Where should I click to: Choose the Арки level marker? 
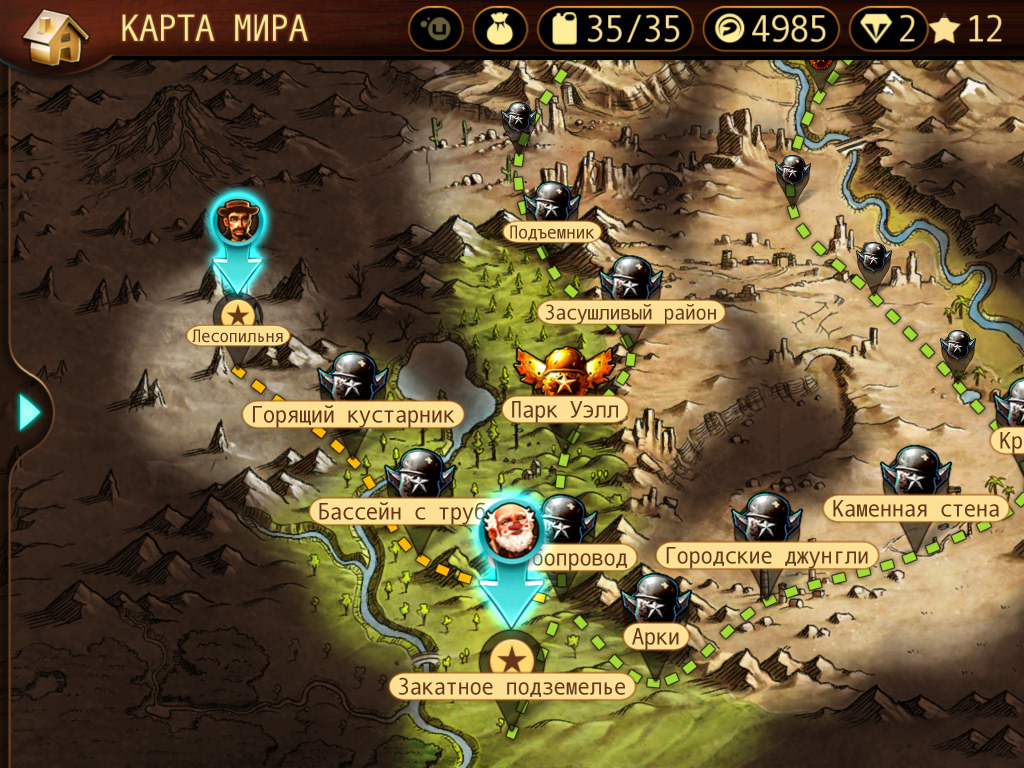[x=656, y=603]
